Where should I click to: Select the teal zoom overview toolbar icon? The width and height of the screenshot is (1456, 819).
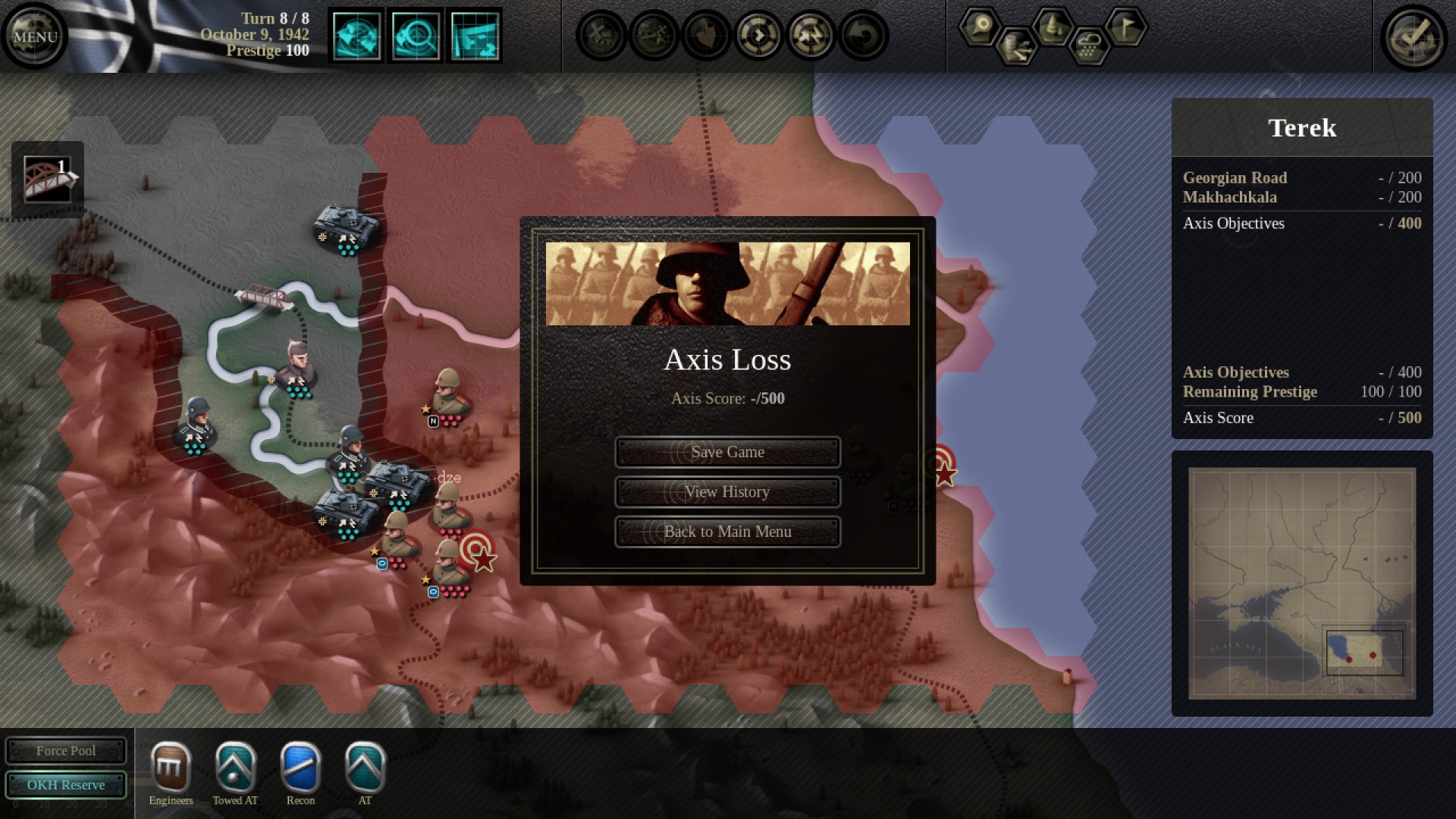click(x=416, y=34)
